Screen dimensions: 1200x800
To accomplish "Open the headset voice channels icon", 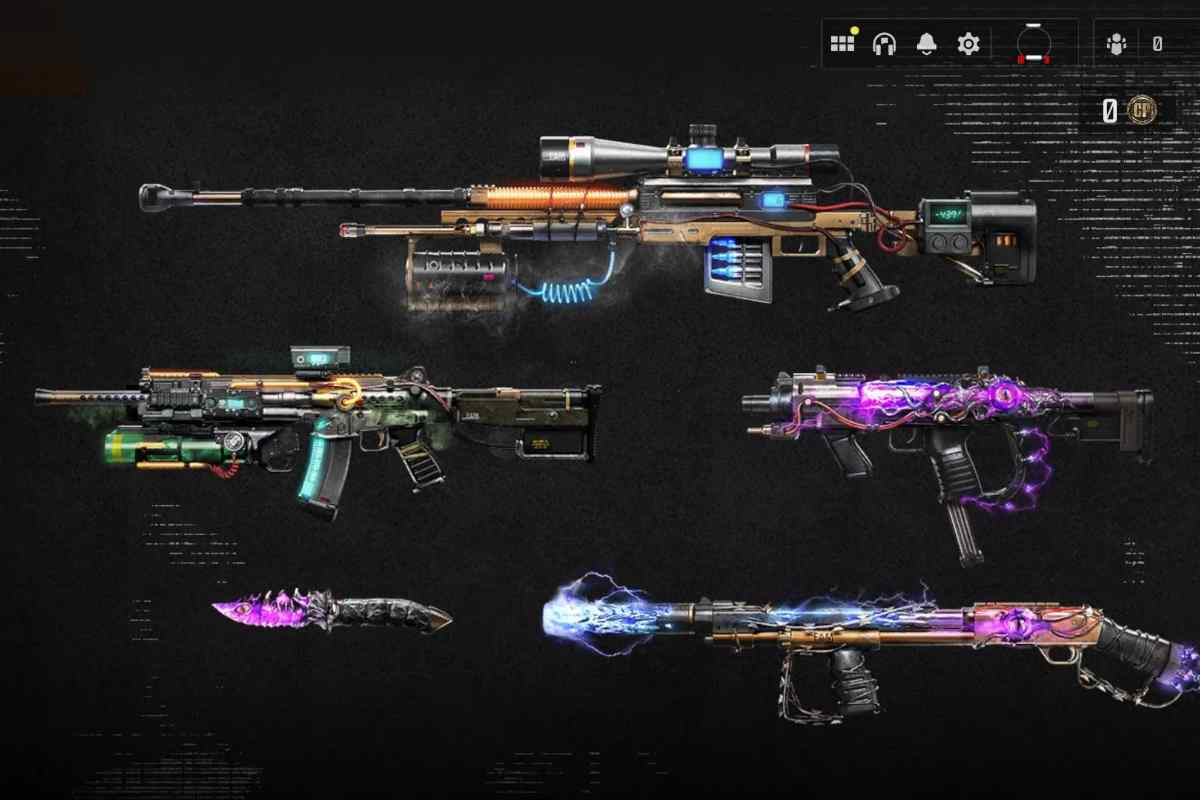I will [x=884, y=44].
